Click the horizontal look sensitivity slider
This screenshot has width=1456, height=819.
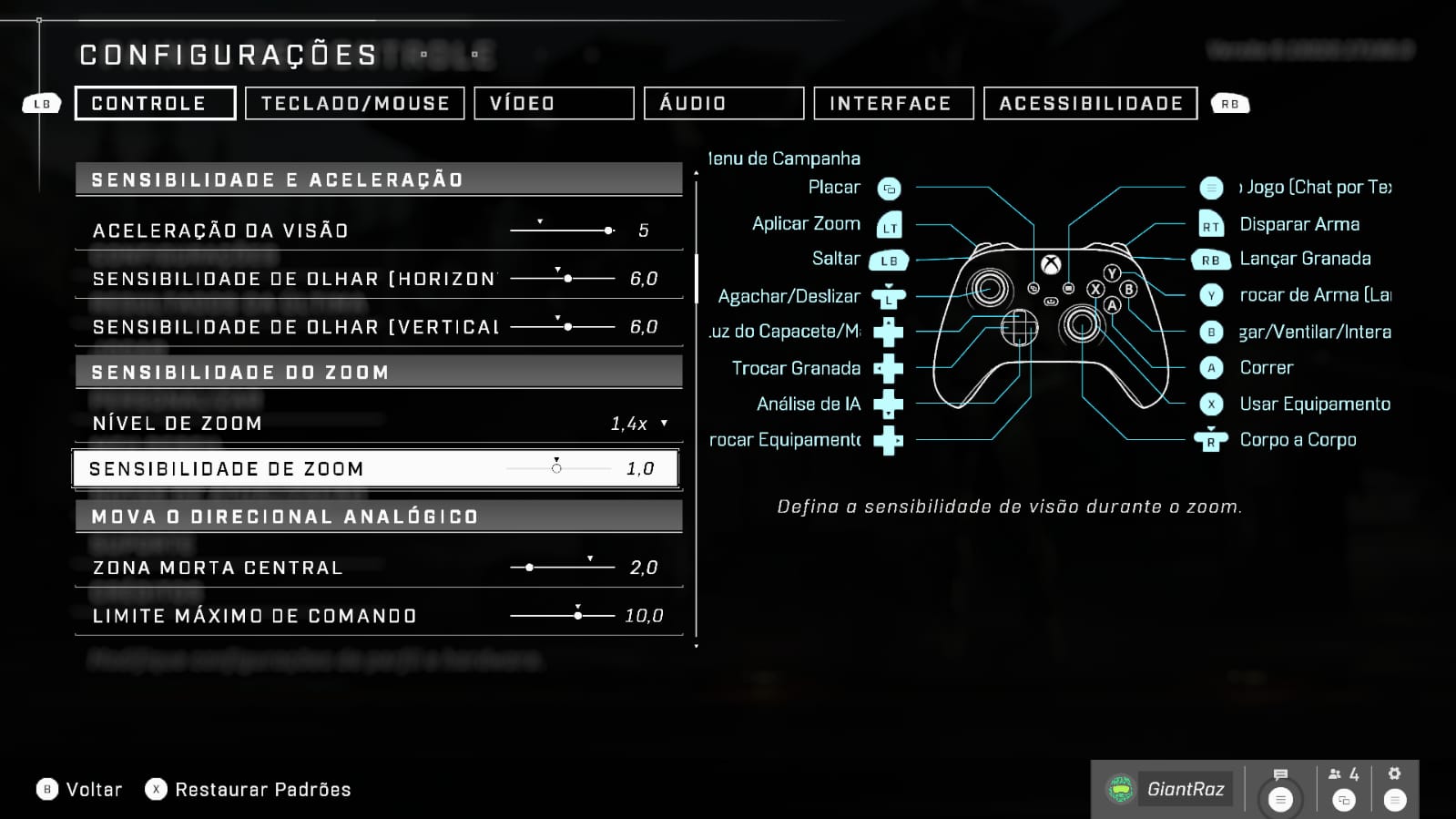tap(562, 279)
